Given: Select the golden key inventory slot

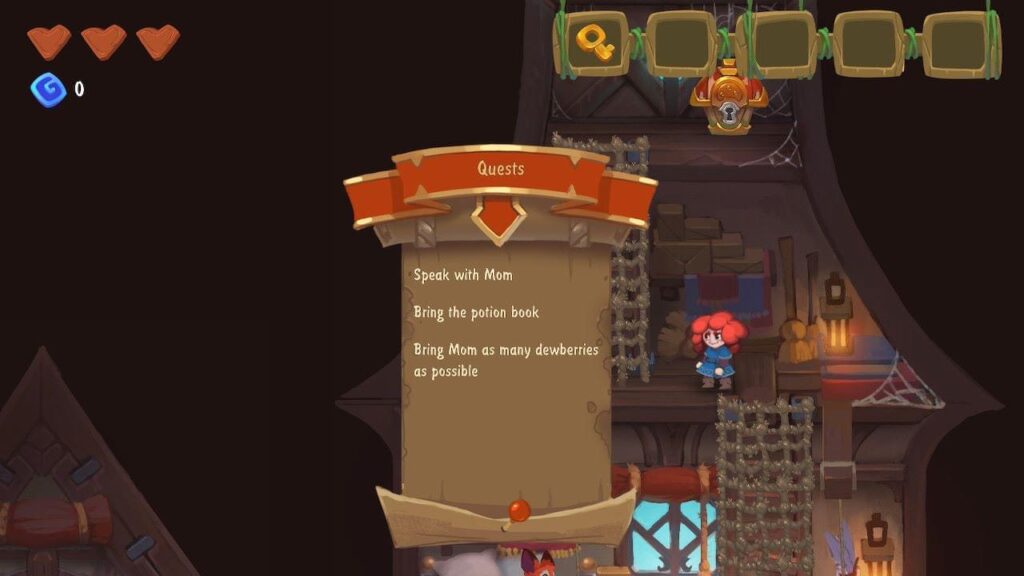Looking at the screenshot, I should (595, 43).
